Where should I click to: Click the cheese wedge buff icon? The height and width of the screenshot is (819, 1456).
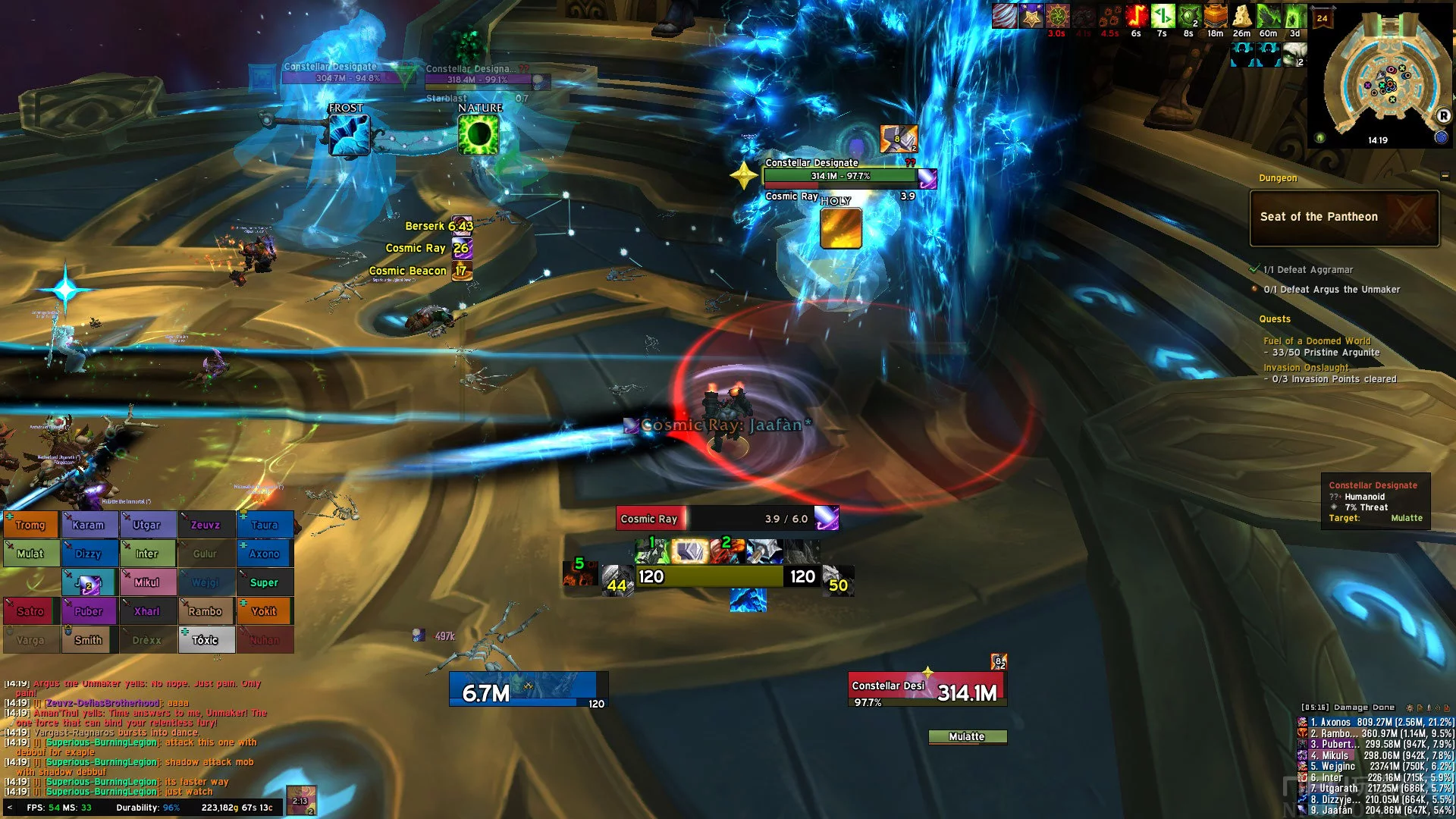(1241, 17)
